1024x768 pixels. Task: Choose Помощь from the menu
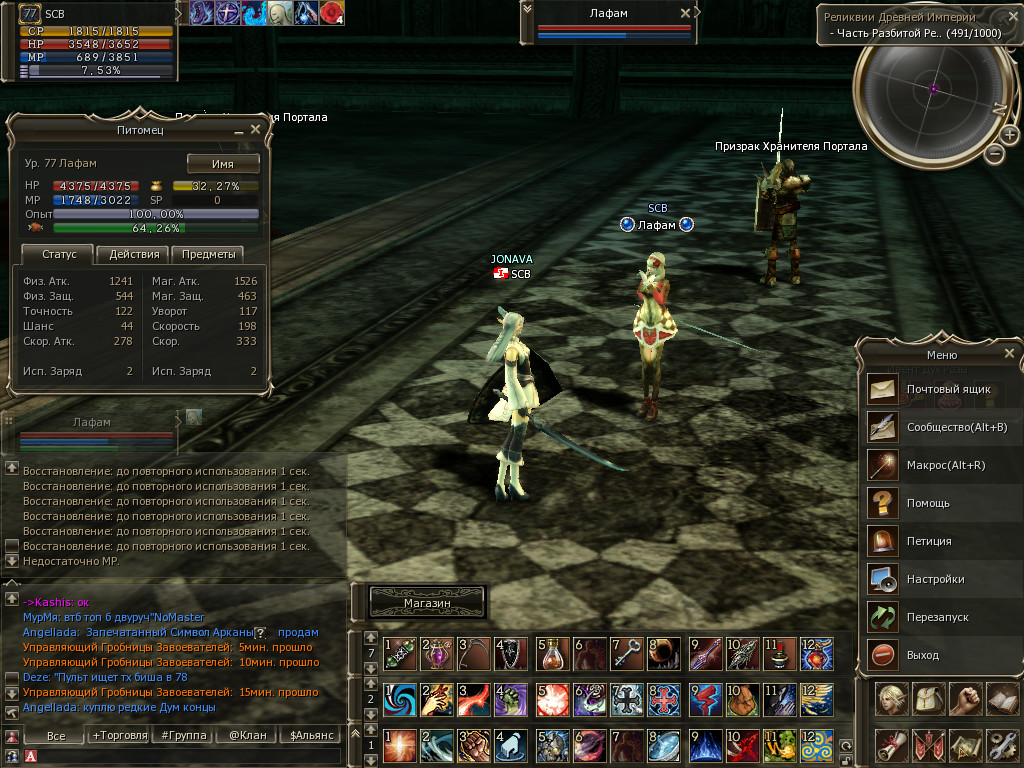(928, 502)
